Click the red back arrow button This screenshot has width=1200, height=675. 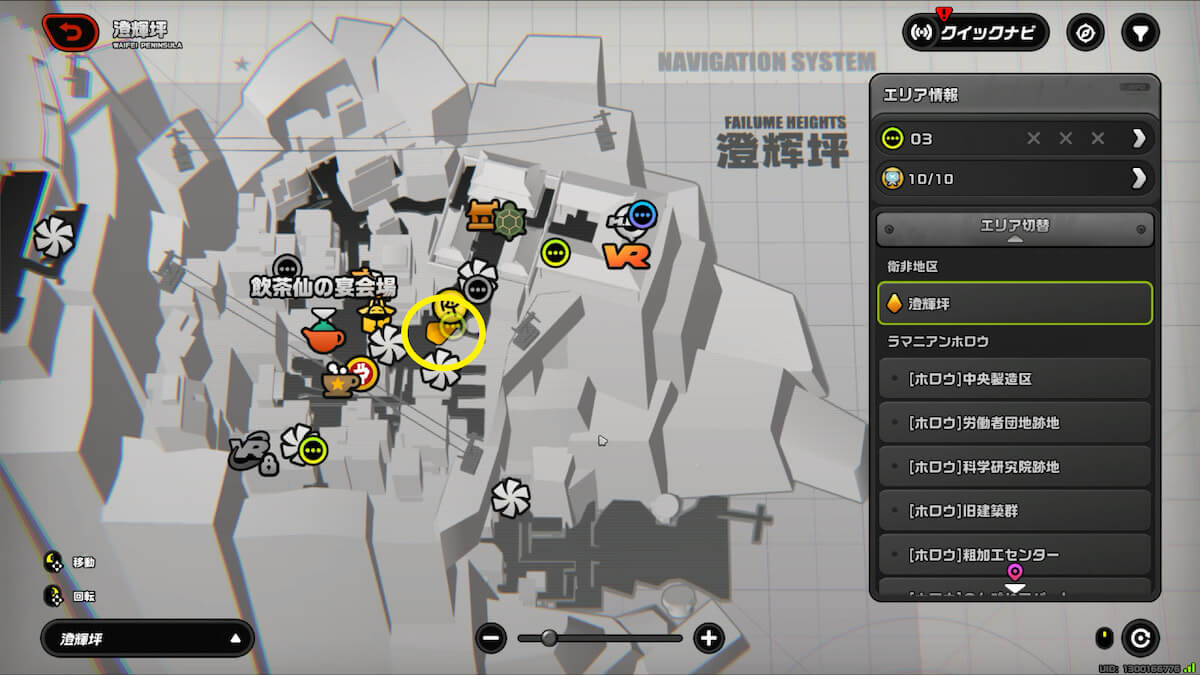[70, 33]
